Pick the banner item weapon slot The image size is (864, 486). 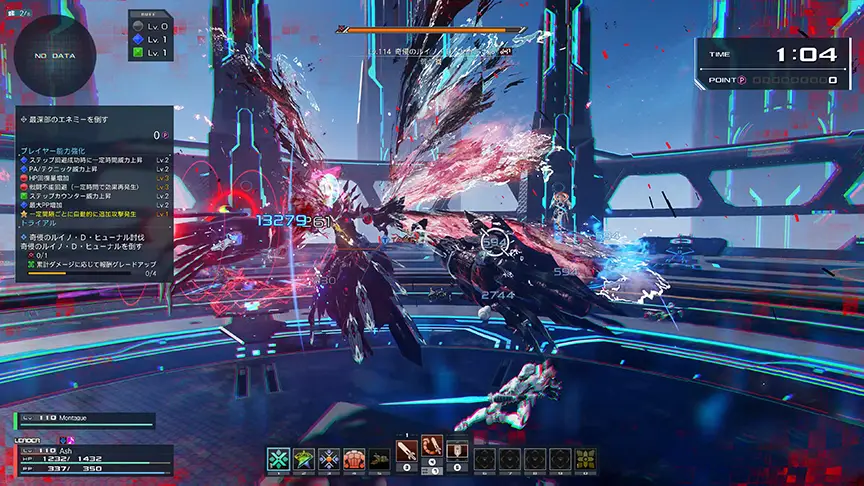point(457,451)
